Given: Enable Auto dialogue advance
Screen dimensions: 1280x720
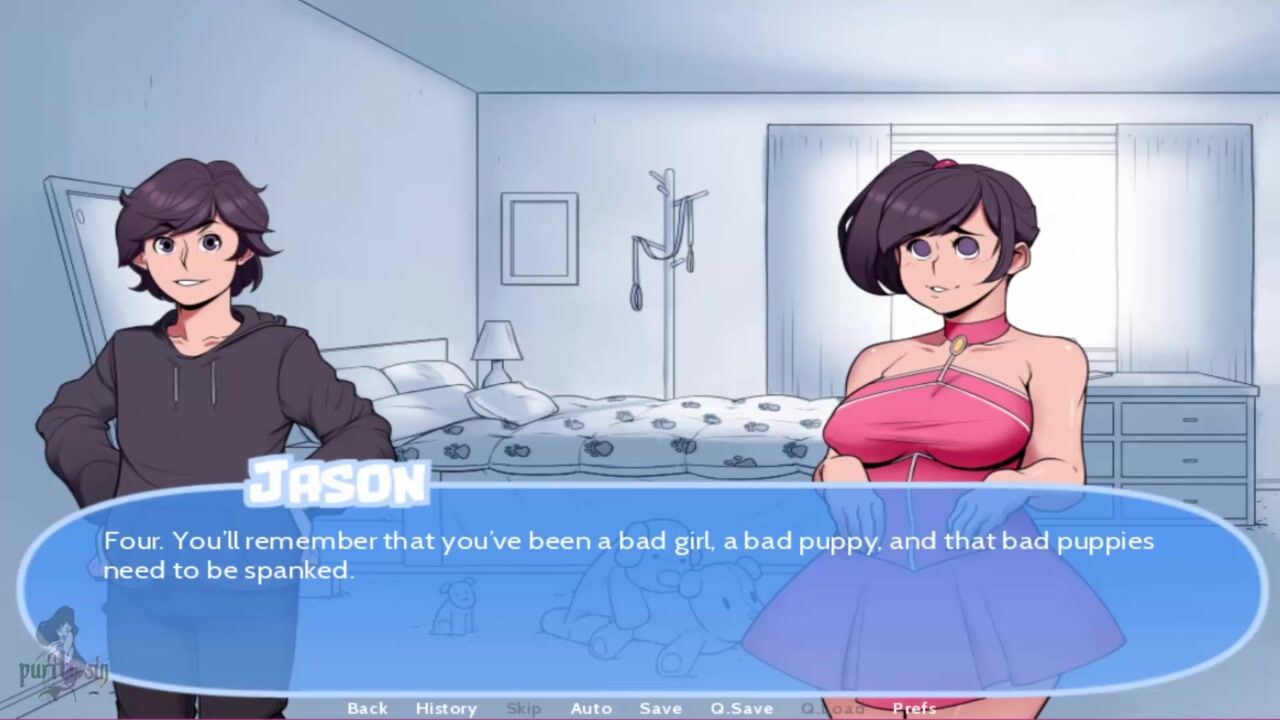Looking at the screenshot, I should point(591,708).
